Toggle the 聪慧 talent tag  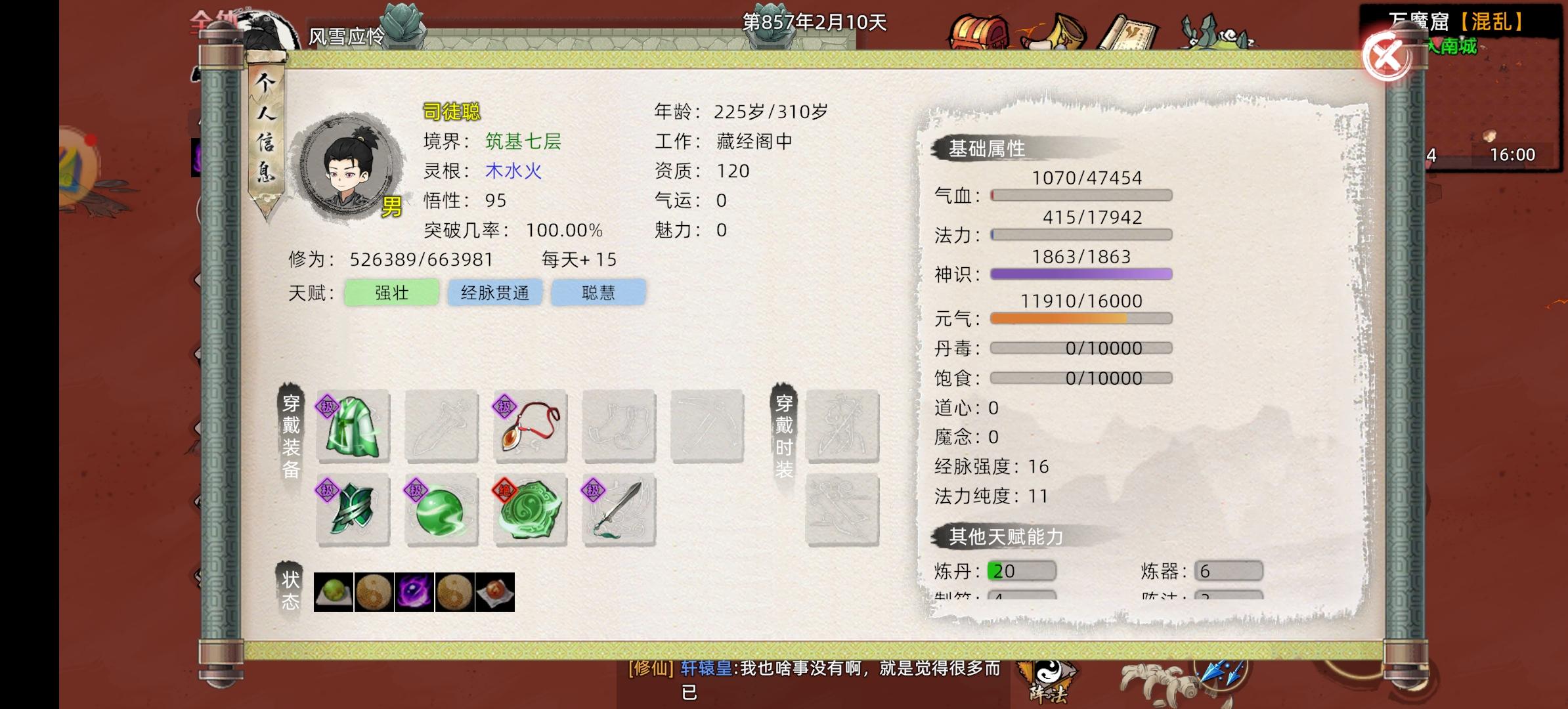[598, 293]
